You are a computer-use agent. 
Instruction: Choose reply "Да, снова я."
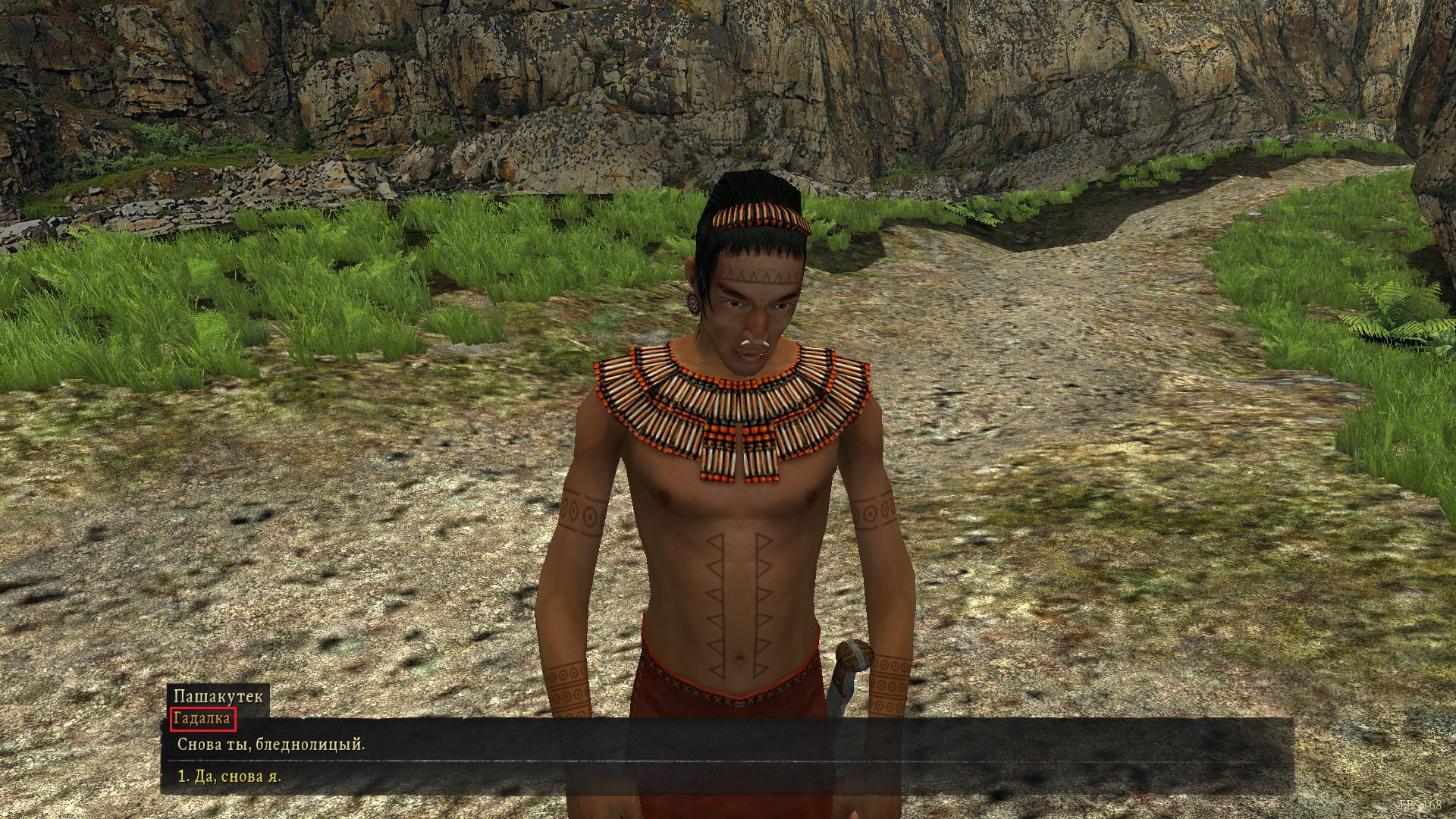[x=229, y=777]
